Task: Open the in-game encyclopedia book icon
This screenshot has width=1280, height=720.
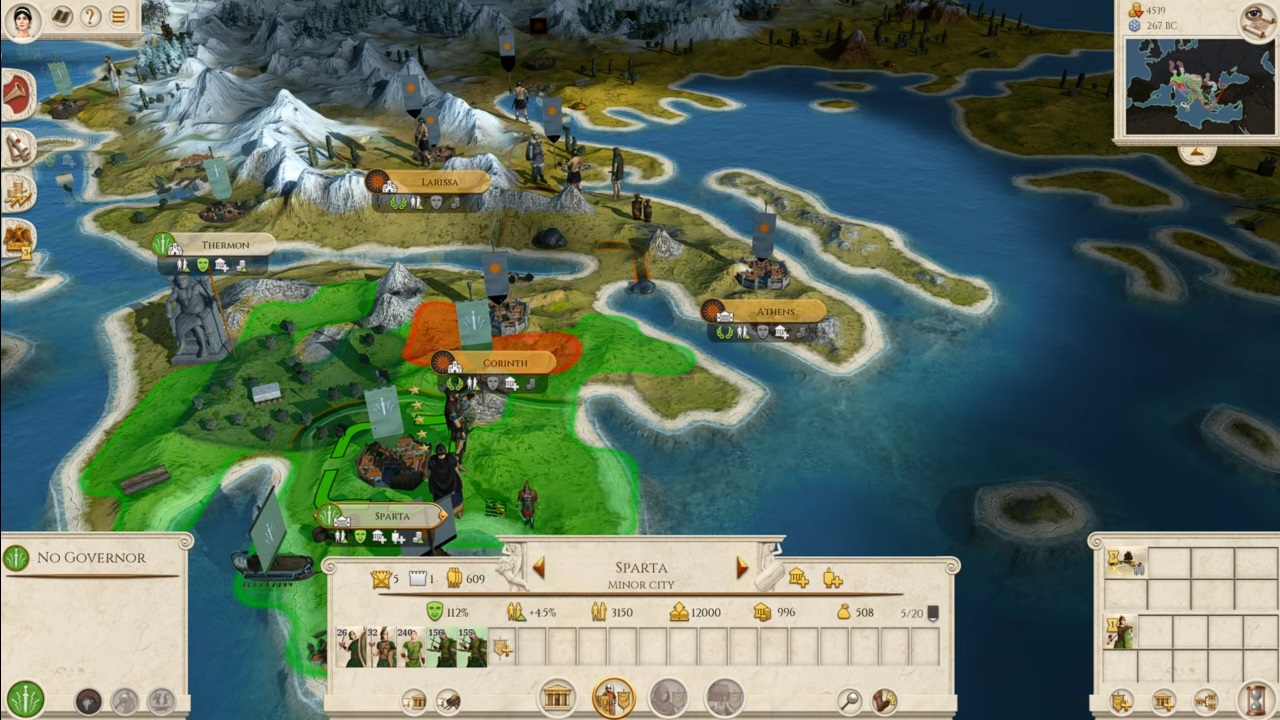Action: [63, 17]
